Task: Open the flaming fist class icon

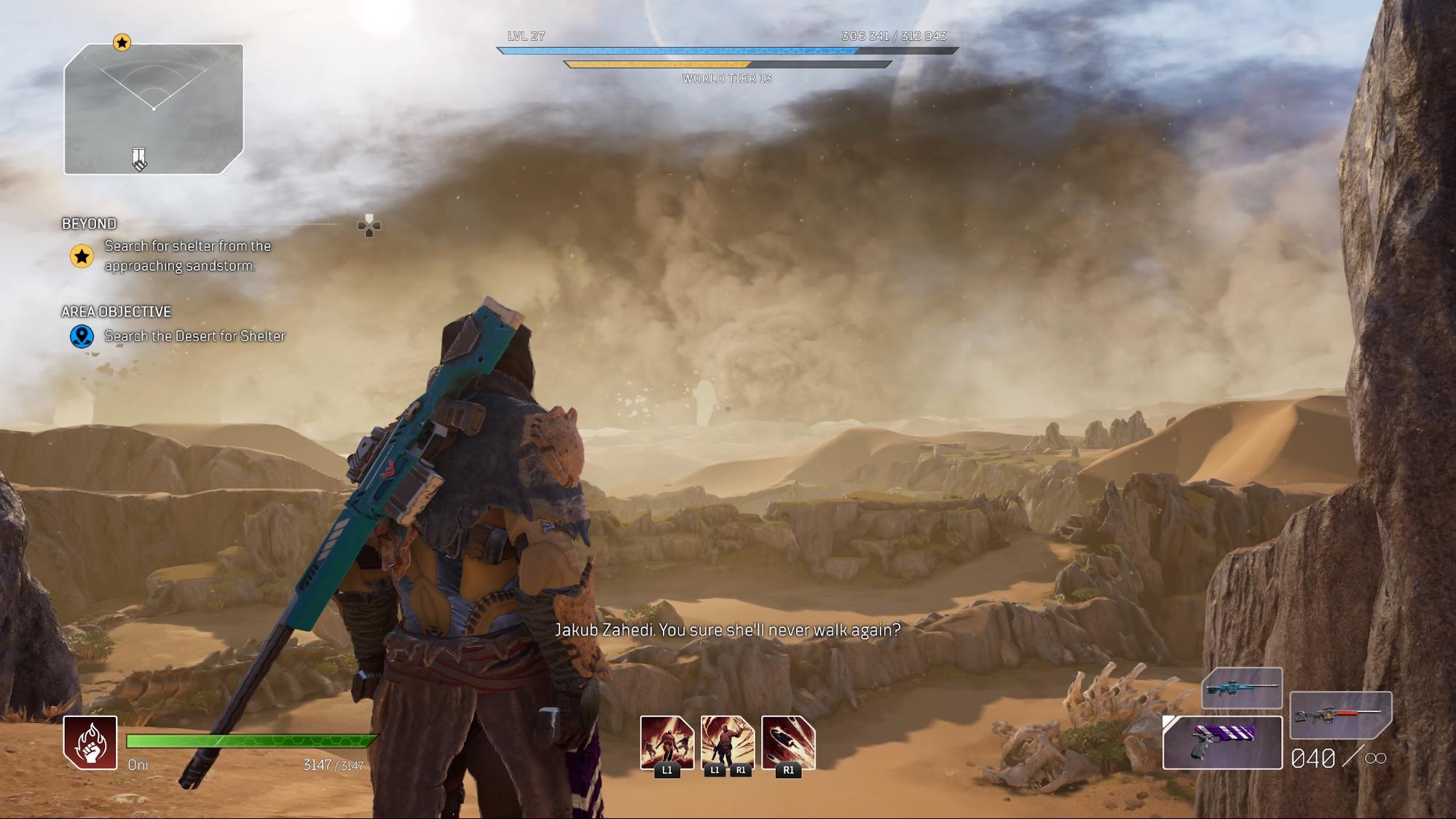Action: tap(90, 743)
